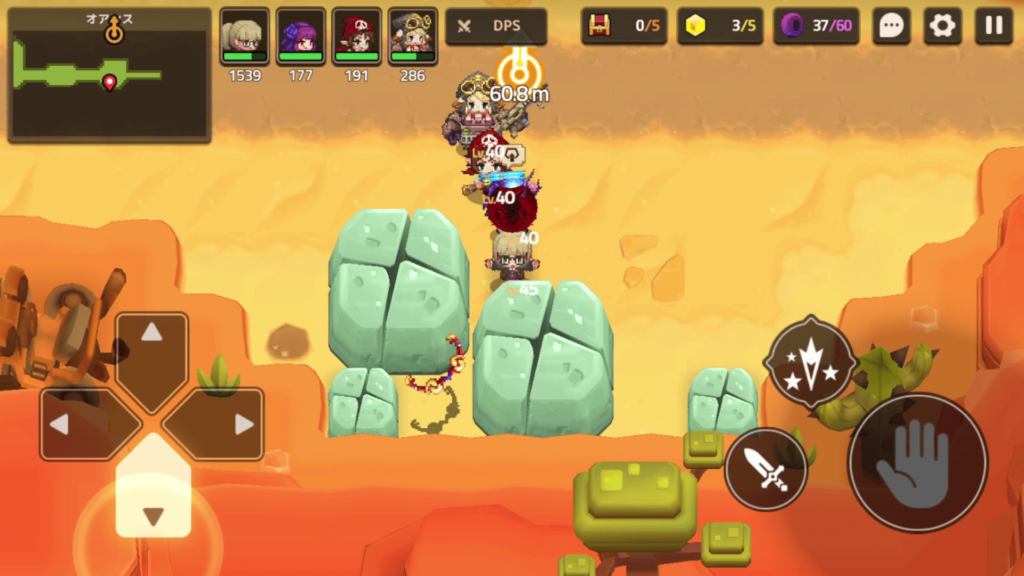
Task: Open the gear settings menu
Action: [942, 27]
